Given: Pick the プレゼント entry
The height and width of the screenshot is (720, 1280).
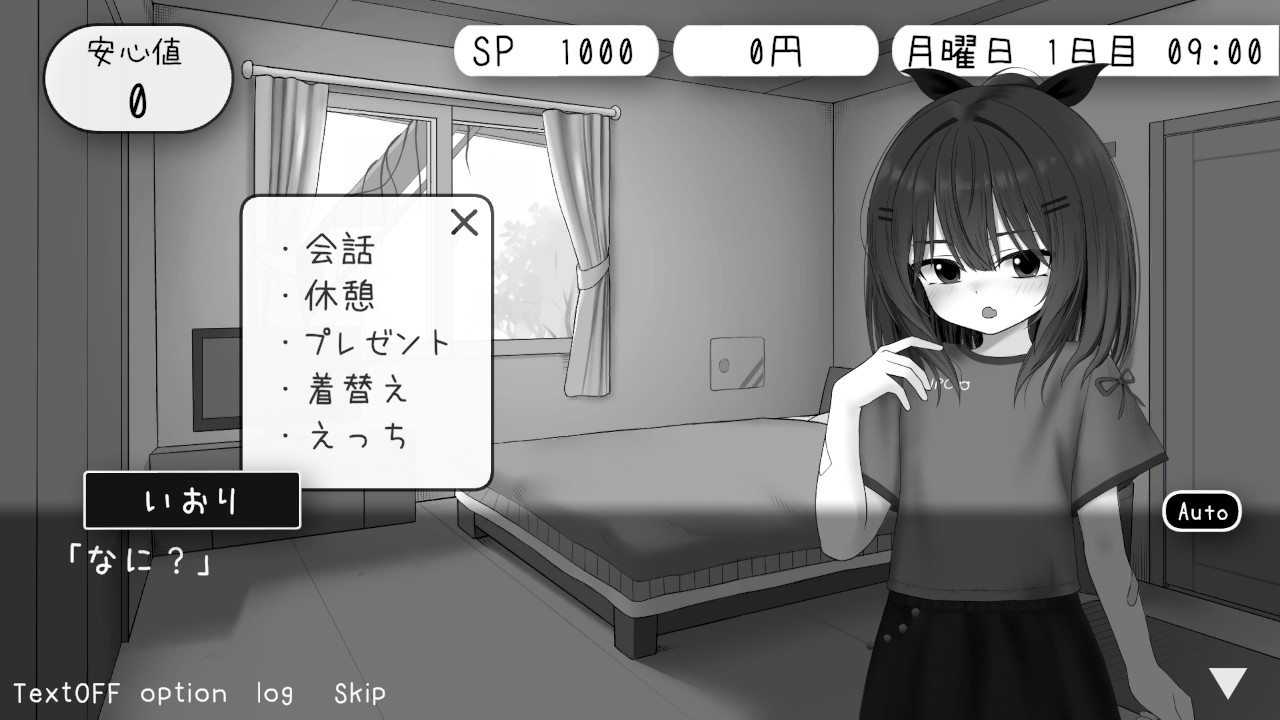Looking at the screenshot, I should click(x=376, y=344).
